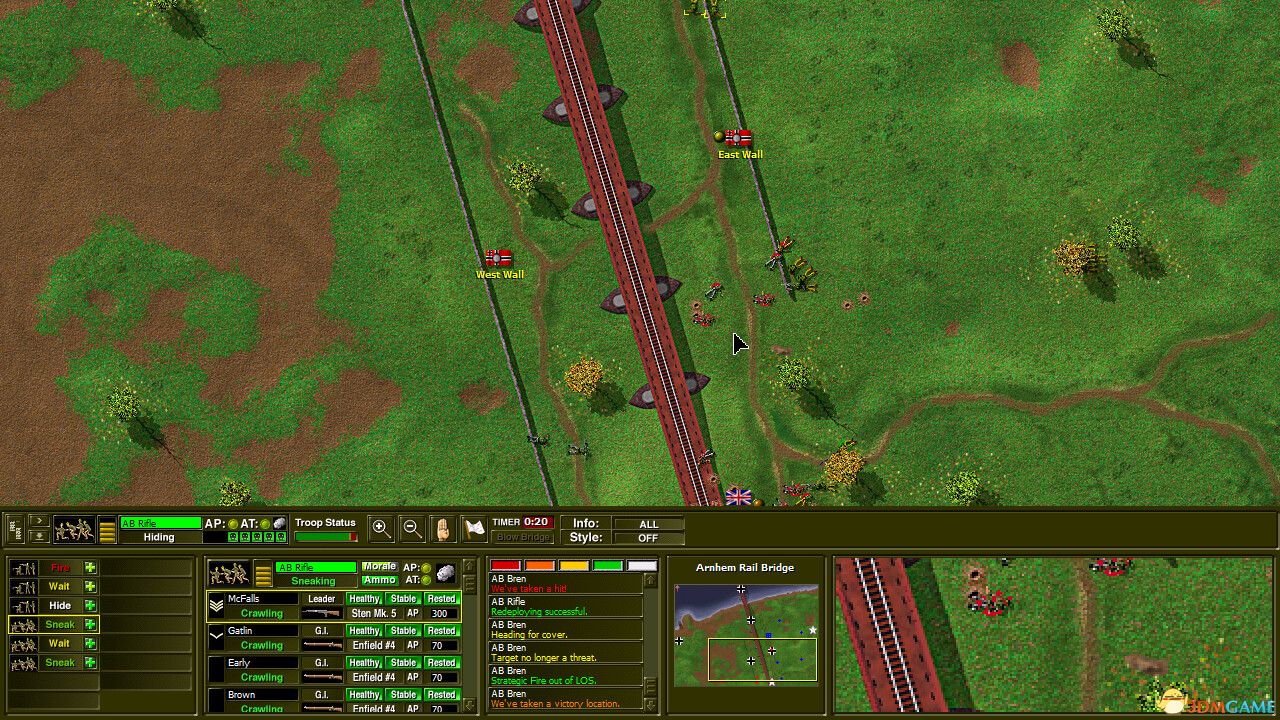
Task: Toggle the white message filter swatch
Action: tap(641, 566)
